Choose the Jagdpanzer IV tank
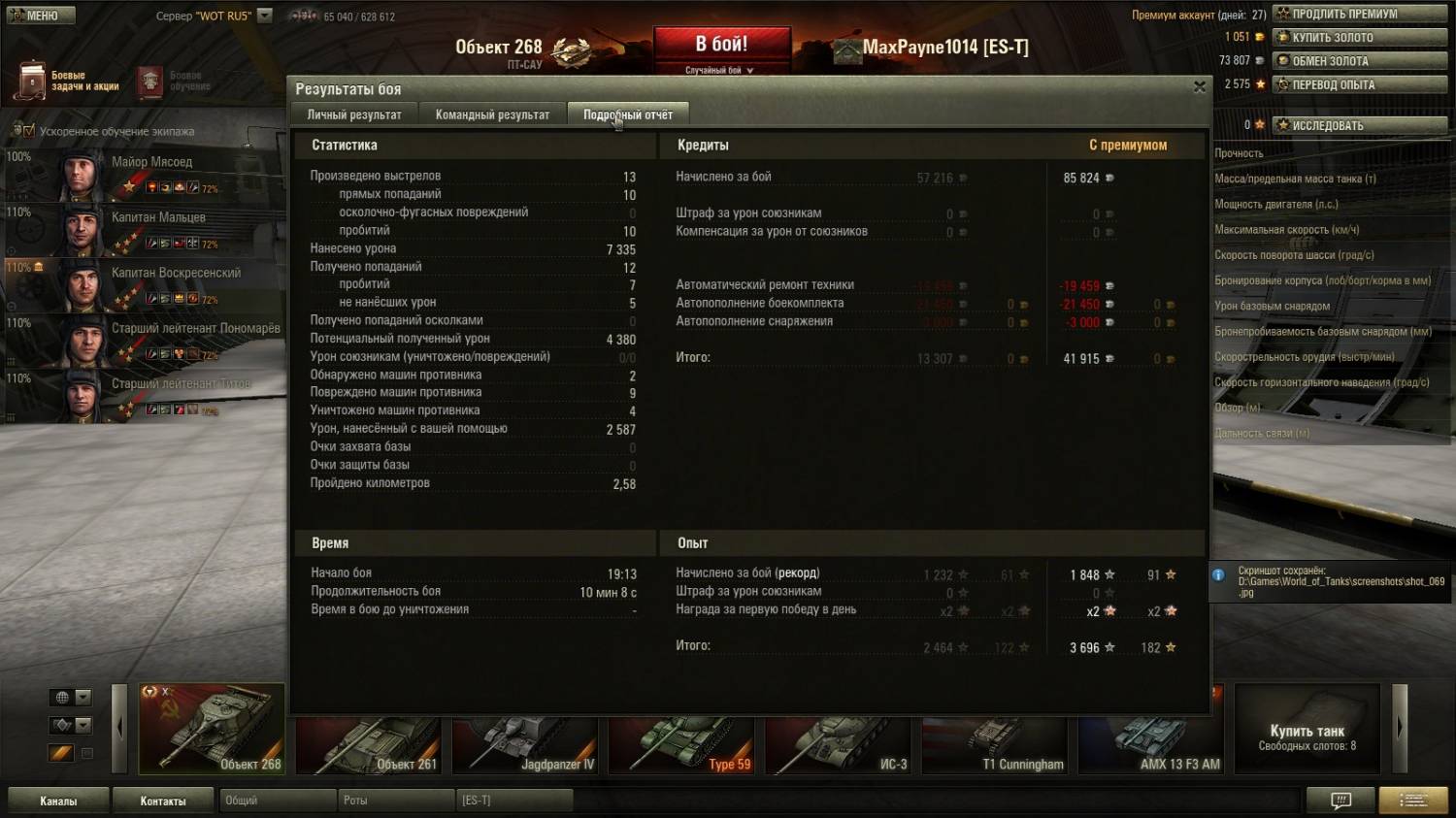This screenshot has height=818, width=1456. tap(525, 745)
